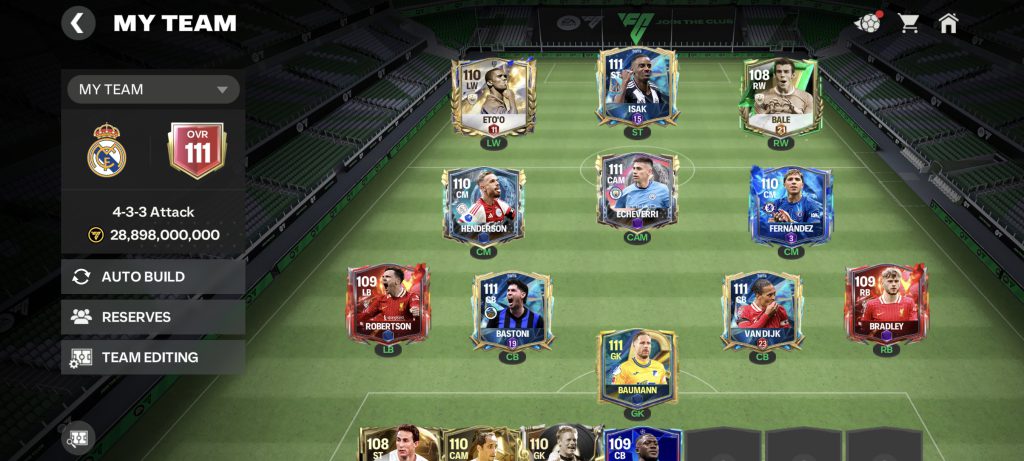Screen dimensions: 1024x461
Task: Select Isak's striker card
Action: coord(637,87)
